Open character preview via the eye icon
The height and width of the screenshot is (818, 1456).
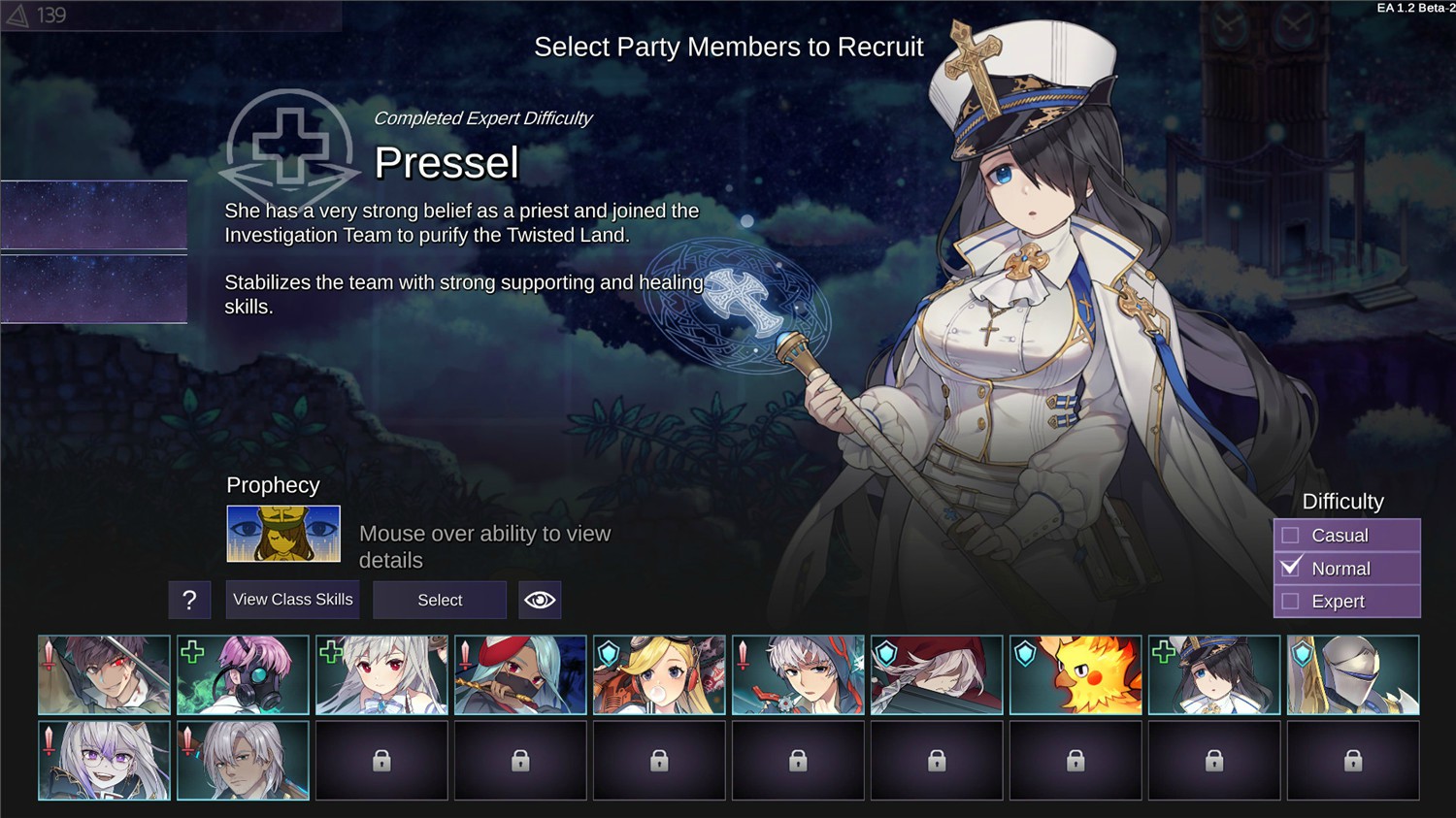click(x=541, y=600)
